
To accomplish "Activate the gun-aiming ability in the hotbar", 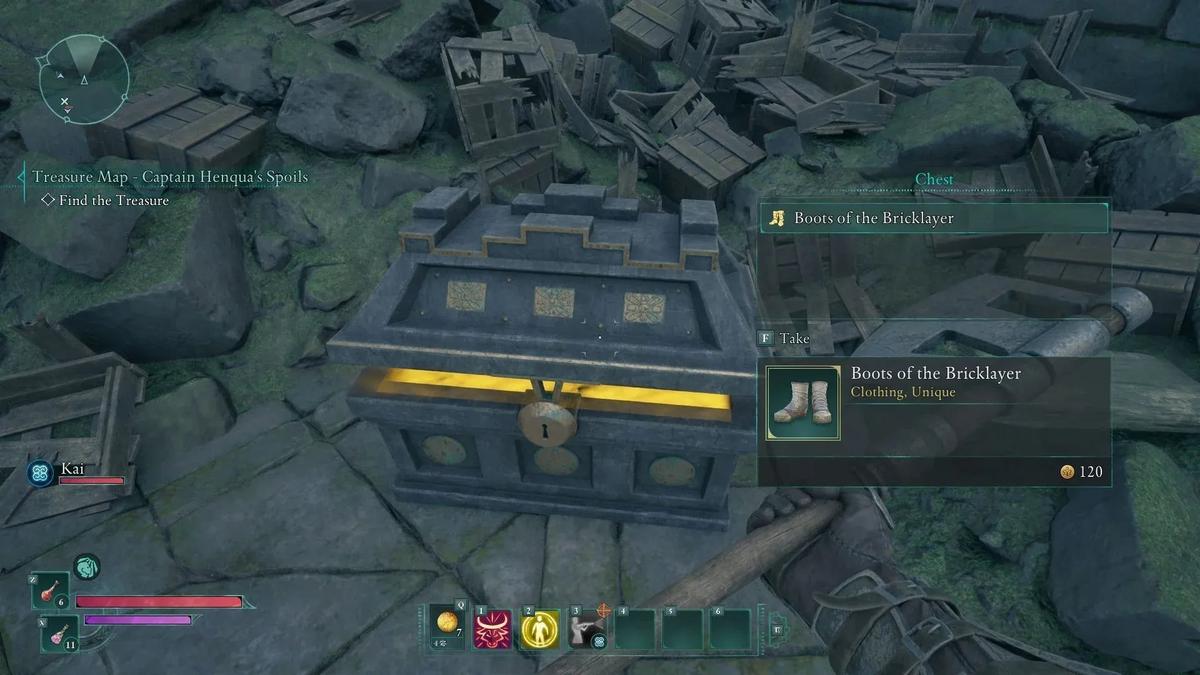I will coord(587,629).
